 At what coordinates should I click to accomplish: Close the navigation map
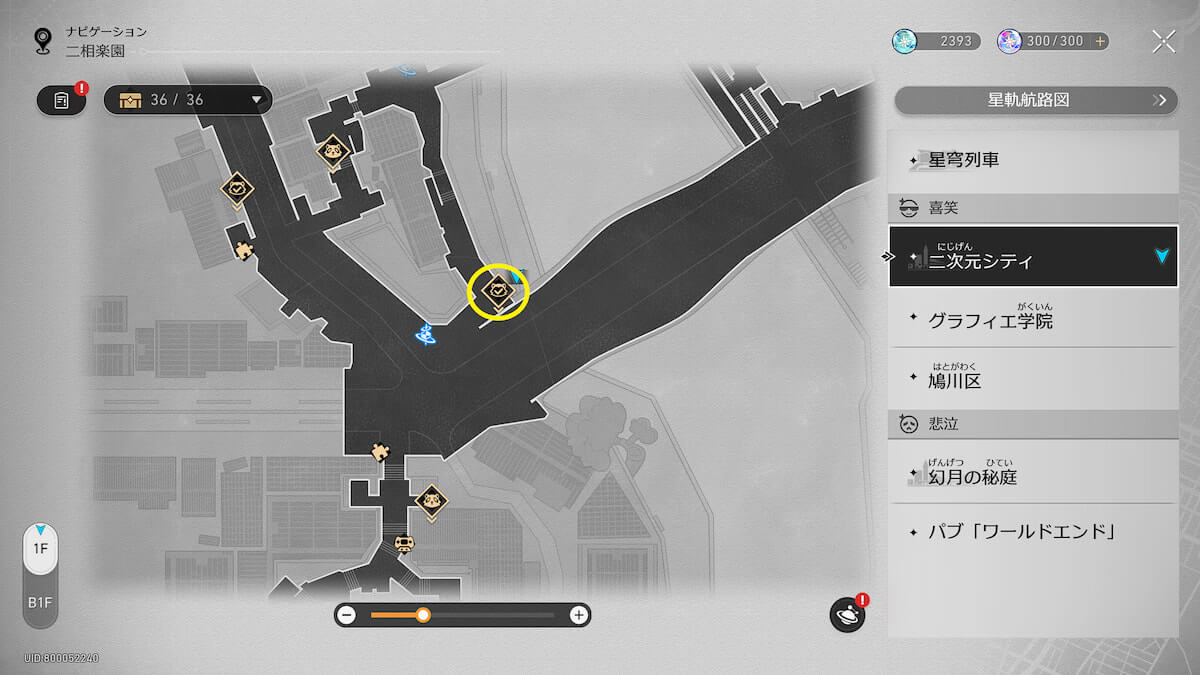coord(1163,41)
